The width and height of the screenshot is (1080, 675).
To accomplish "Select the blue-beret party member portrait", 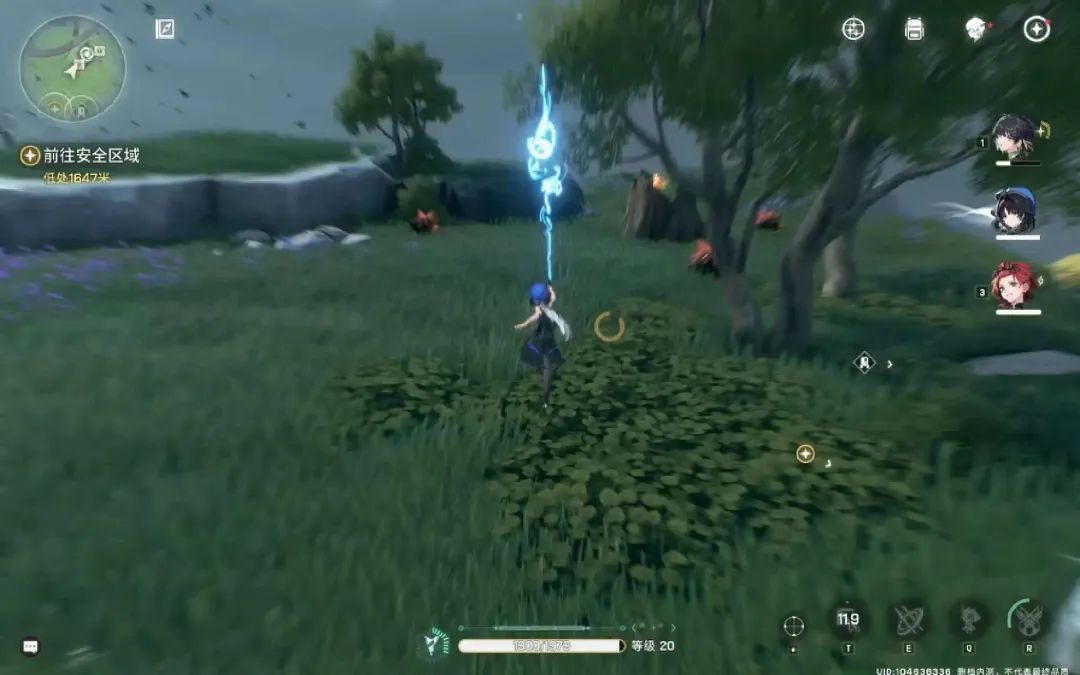I will pos(1014,211).
